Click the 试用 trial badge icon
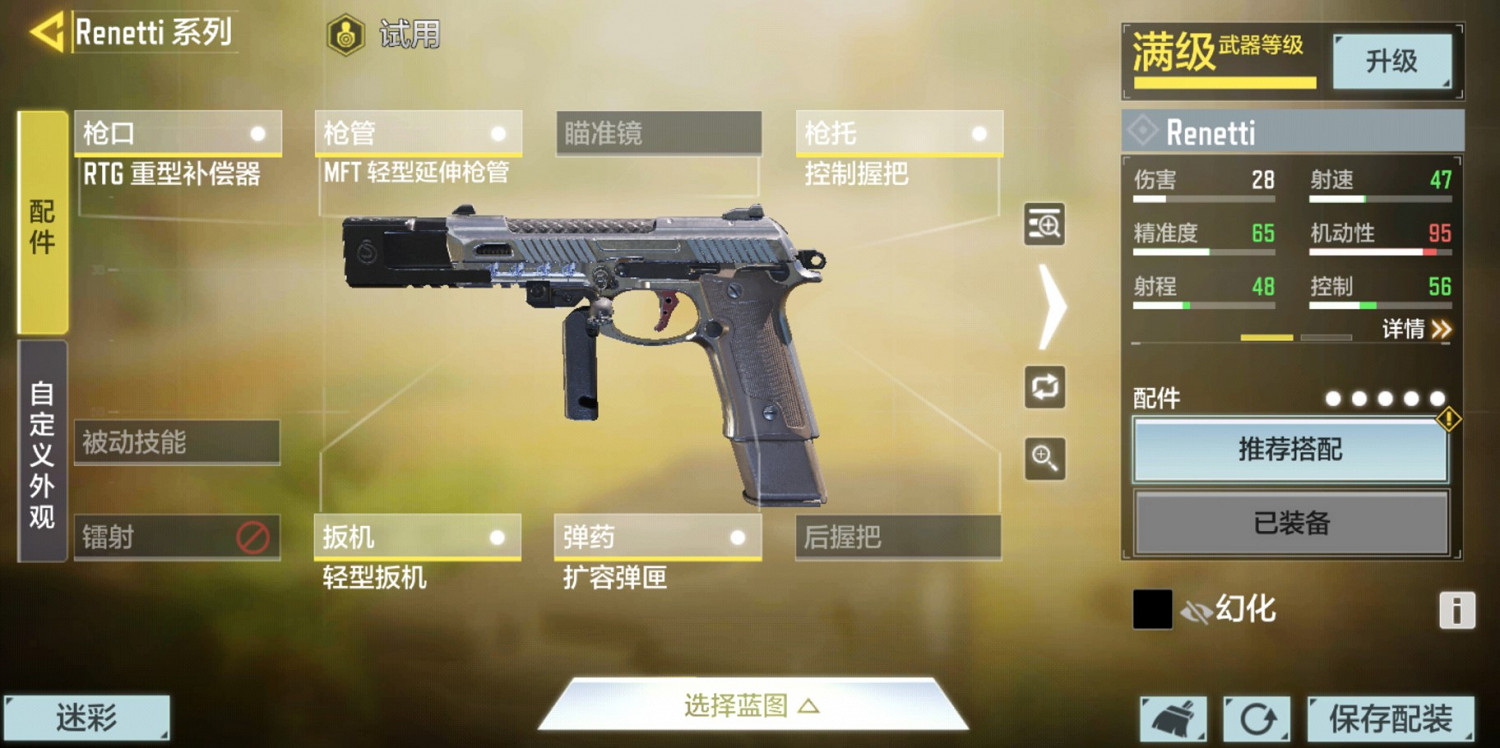 point(345,35)
